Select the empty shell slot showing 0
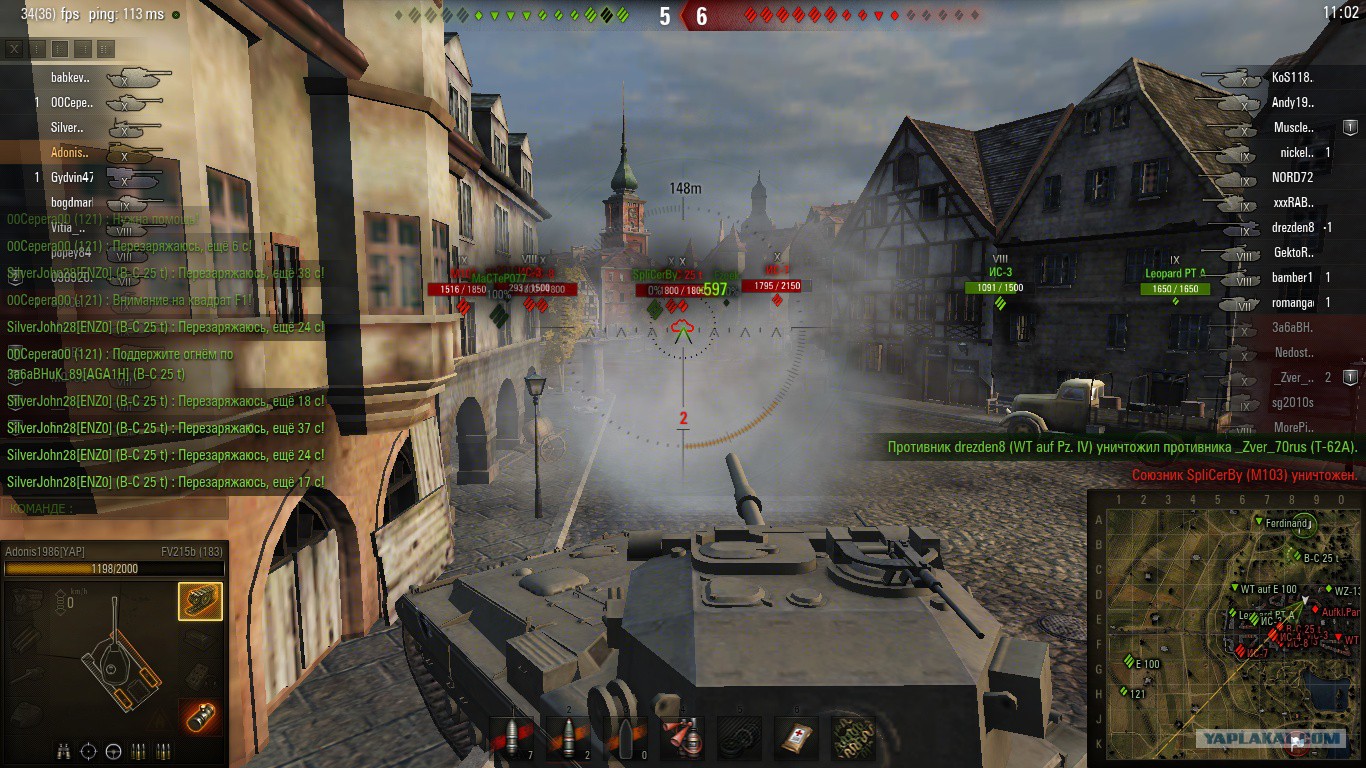Viewport: 1366px width, 768px height. 626,738
